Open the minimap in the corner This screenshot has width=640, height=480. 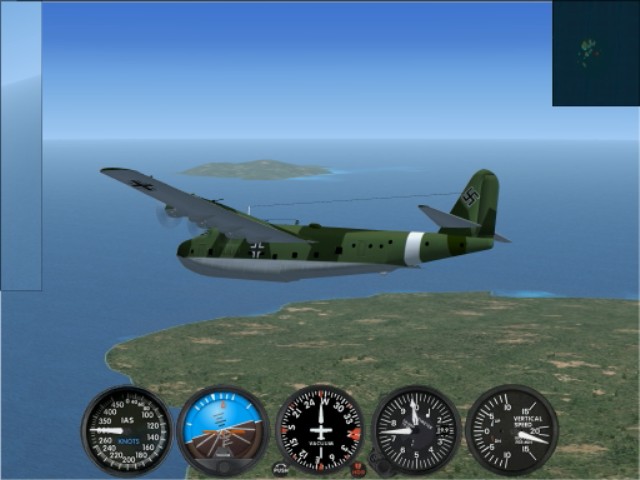(595, 53)
